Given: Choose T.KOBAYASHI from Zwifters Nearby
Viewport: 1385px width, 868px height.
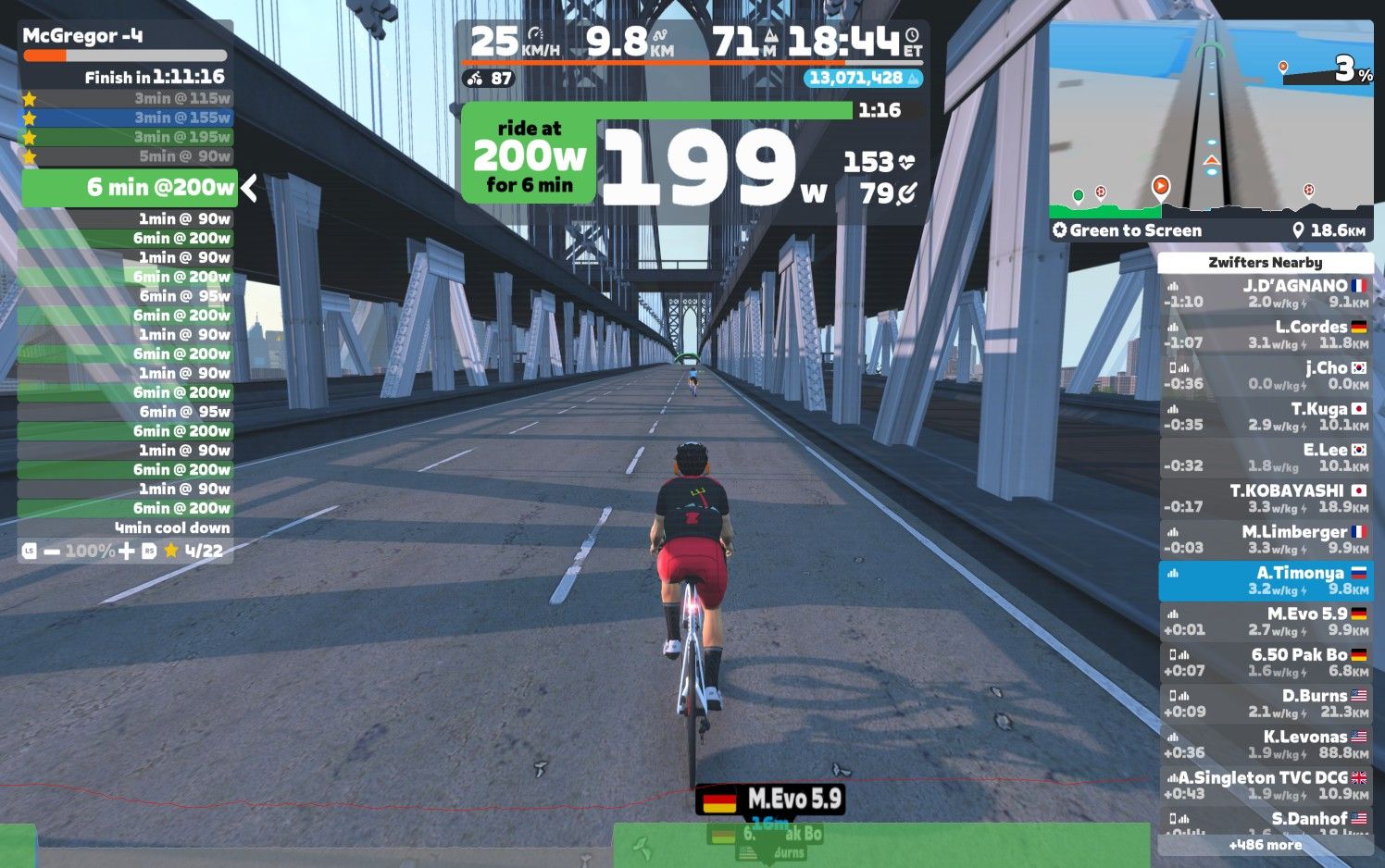Looking at the screenshot, I should [1266, 498].
